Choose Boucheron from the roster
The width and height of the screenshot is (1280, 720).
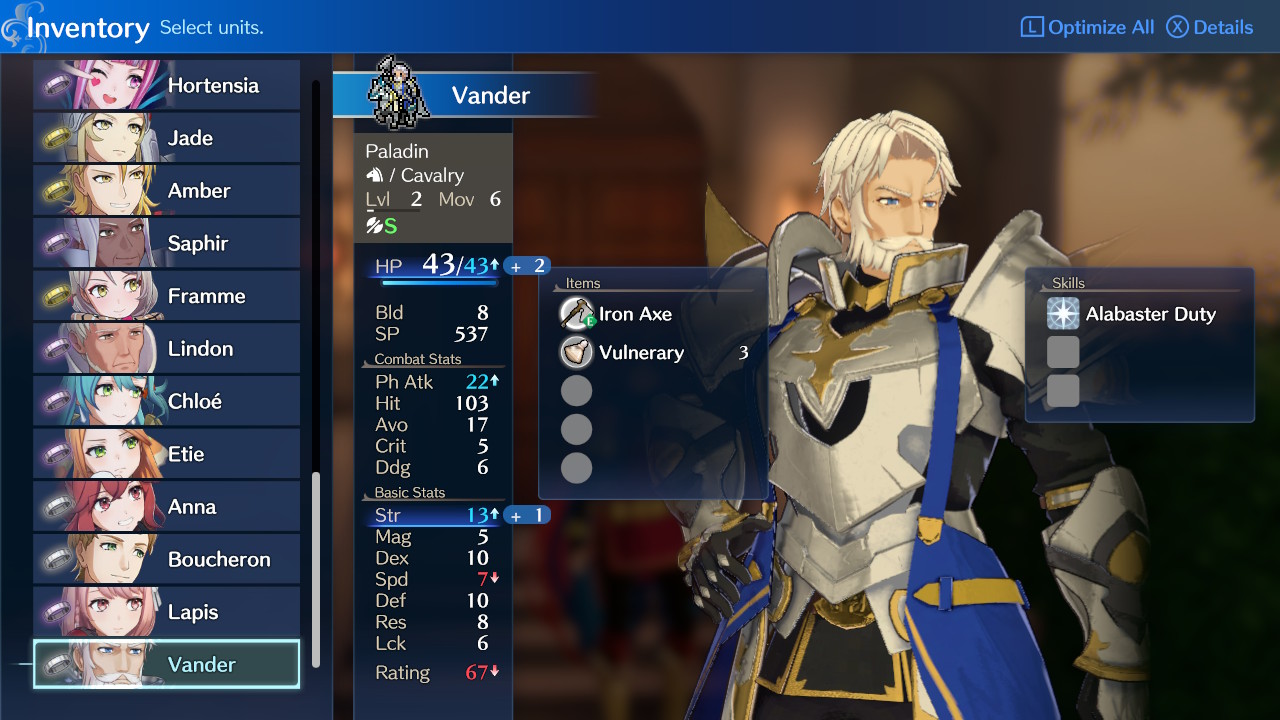coord(167,559)
